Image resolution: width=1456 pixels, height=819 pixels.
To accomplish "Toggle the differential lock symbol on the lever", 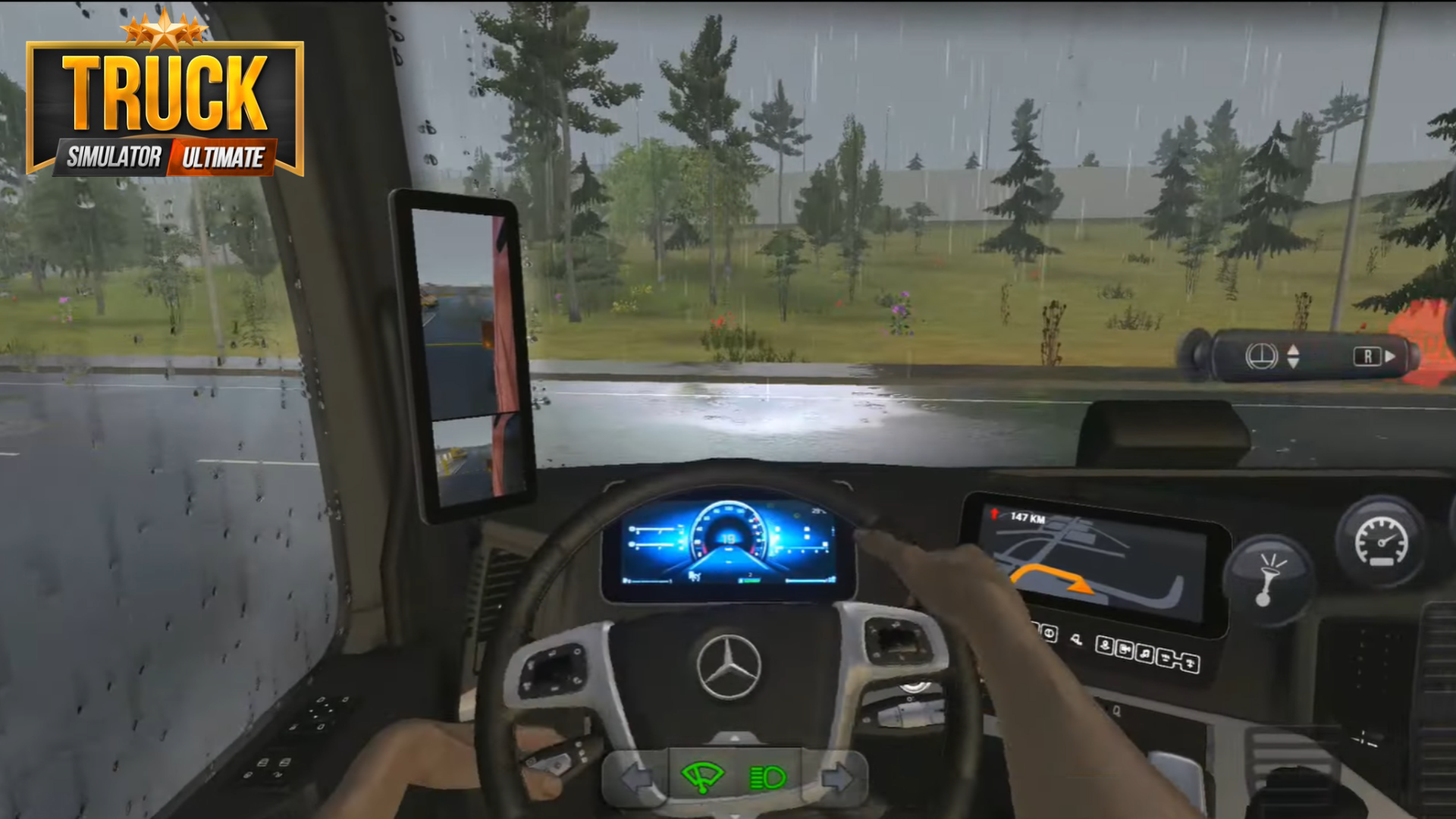I will (x=1261, y=356).
